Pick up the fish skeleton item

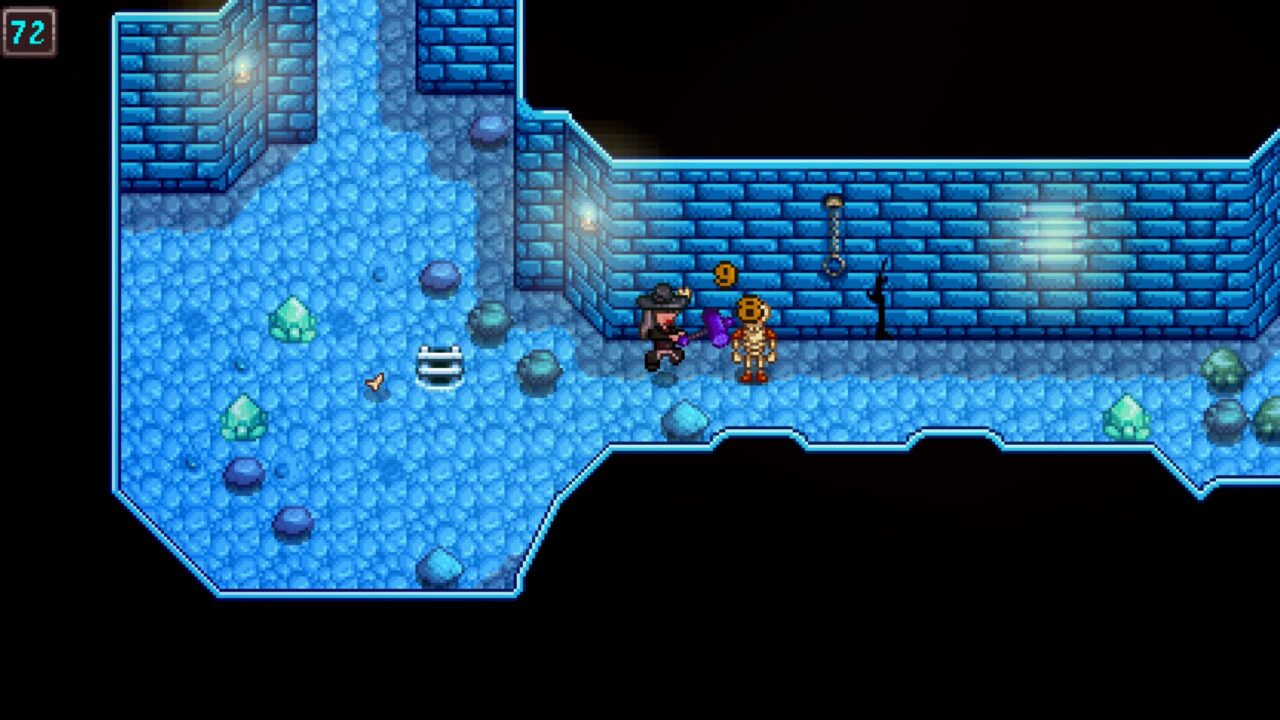(373, 381)
